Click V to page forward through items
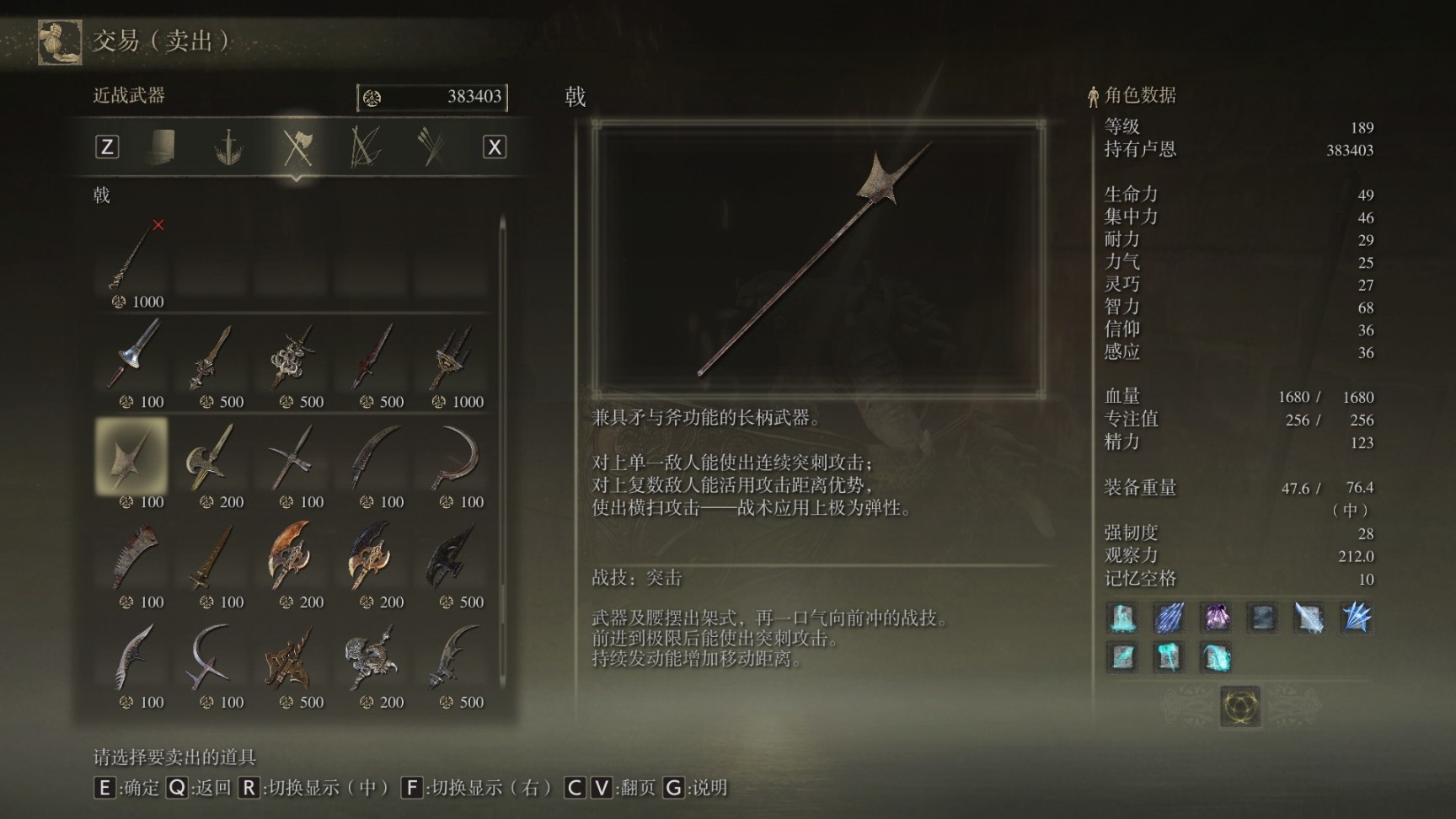 pos(601,790)
